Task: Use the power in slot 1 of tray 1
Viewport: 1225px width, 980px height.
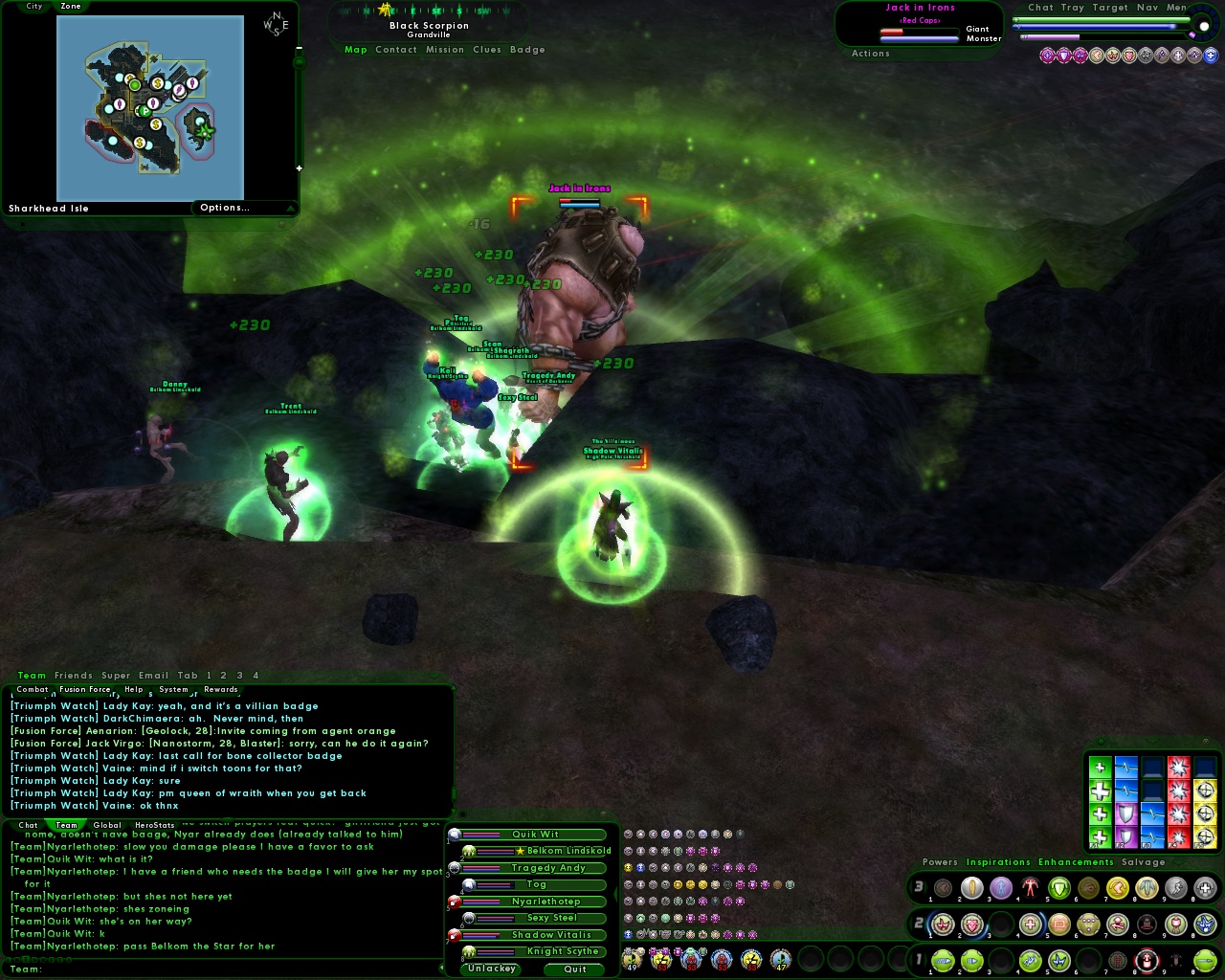Action: click(x=943, y=960)
